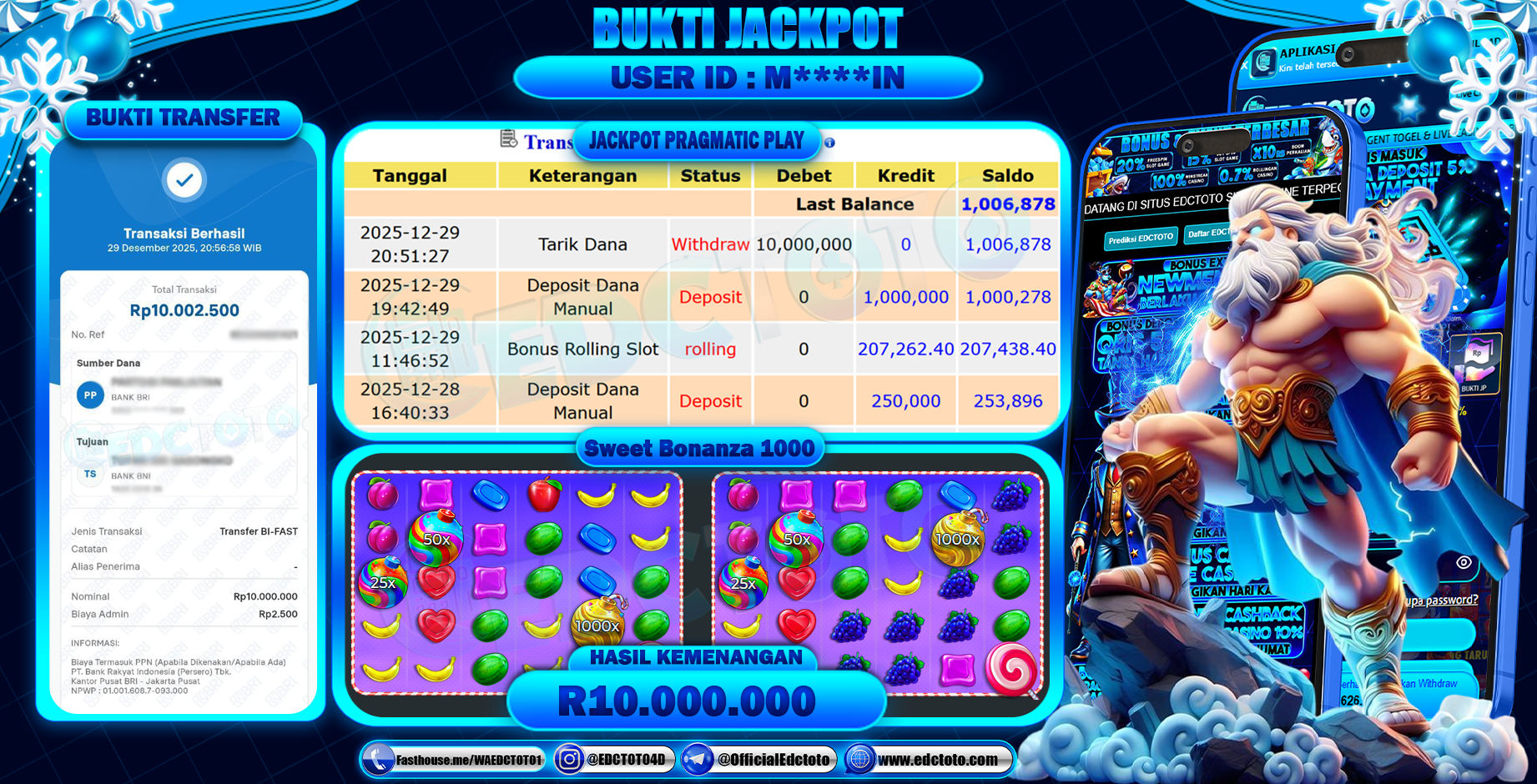Click the 1000x golden bomb symbol

(957, 540)
